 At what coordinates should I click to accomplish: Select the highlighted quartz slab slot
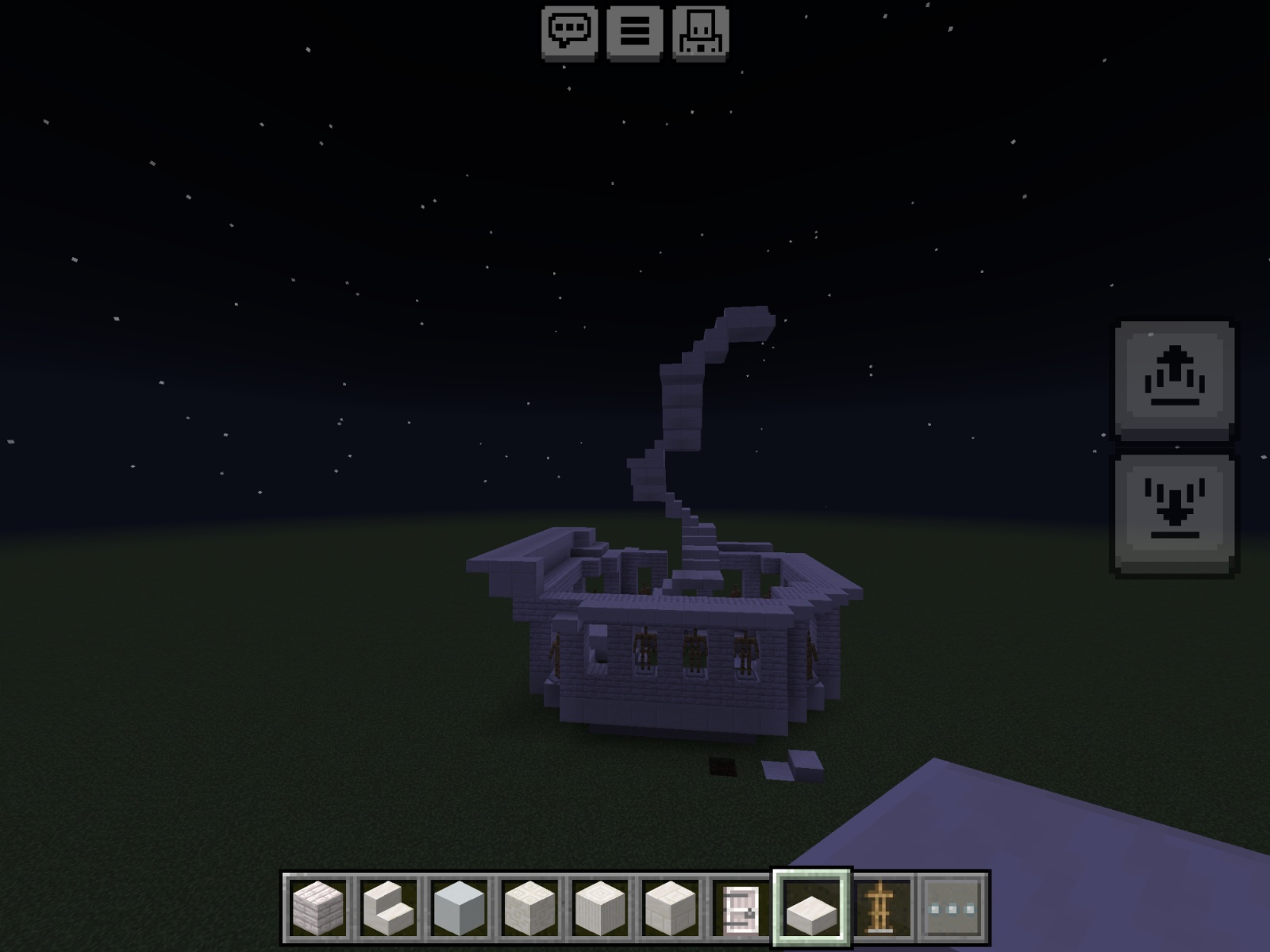(812, 908)
